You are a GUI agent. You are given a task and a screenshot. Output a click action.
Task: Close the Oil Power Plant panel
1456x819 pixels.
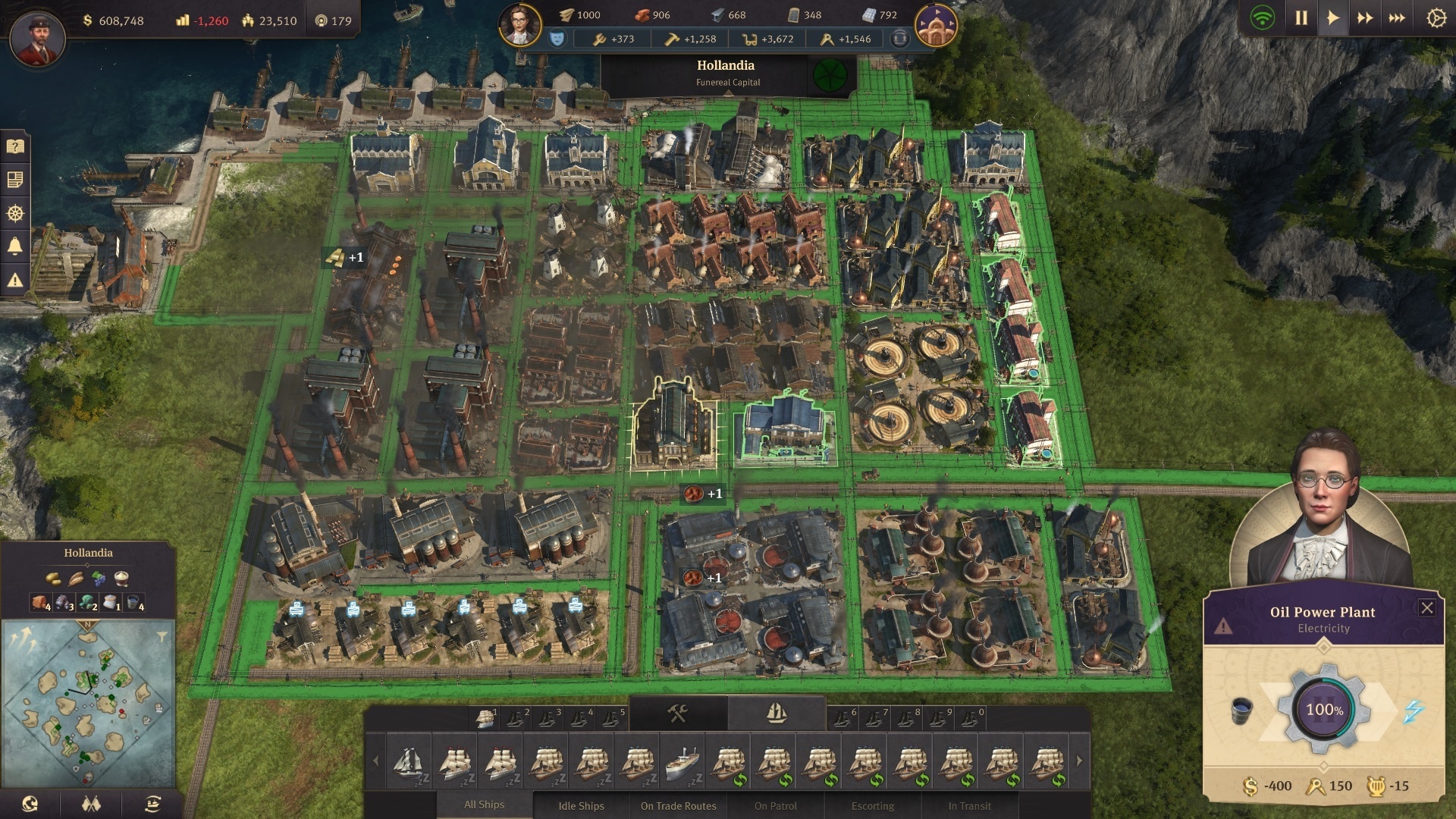tap(1426, 607)
